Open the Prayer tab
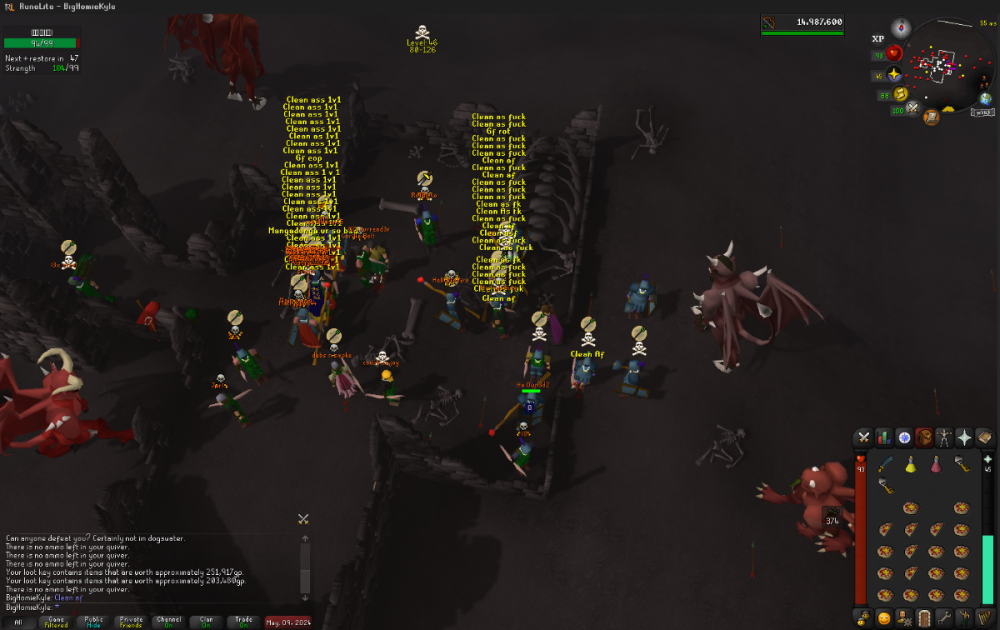Viewport: 1000px width, 630px height. click(x=964, y=437)
